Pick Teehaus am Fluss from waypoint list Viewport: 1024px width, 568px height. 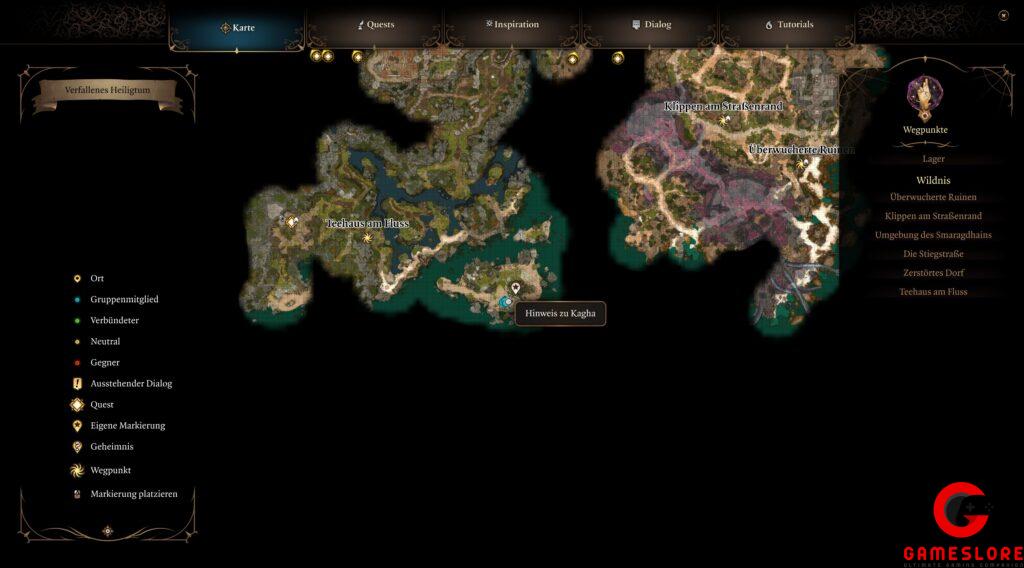pos(933,292)
